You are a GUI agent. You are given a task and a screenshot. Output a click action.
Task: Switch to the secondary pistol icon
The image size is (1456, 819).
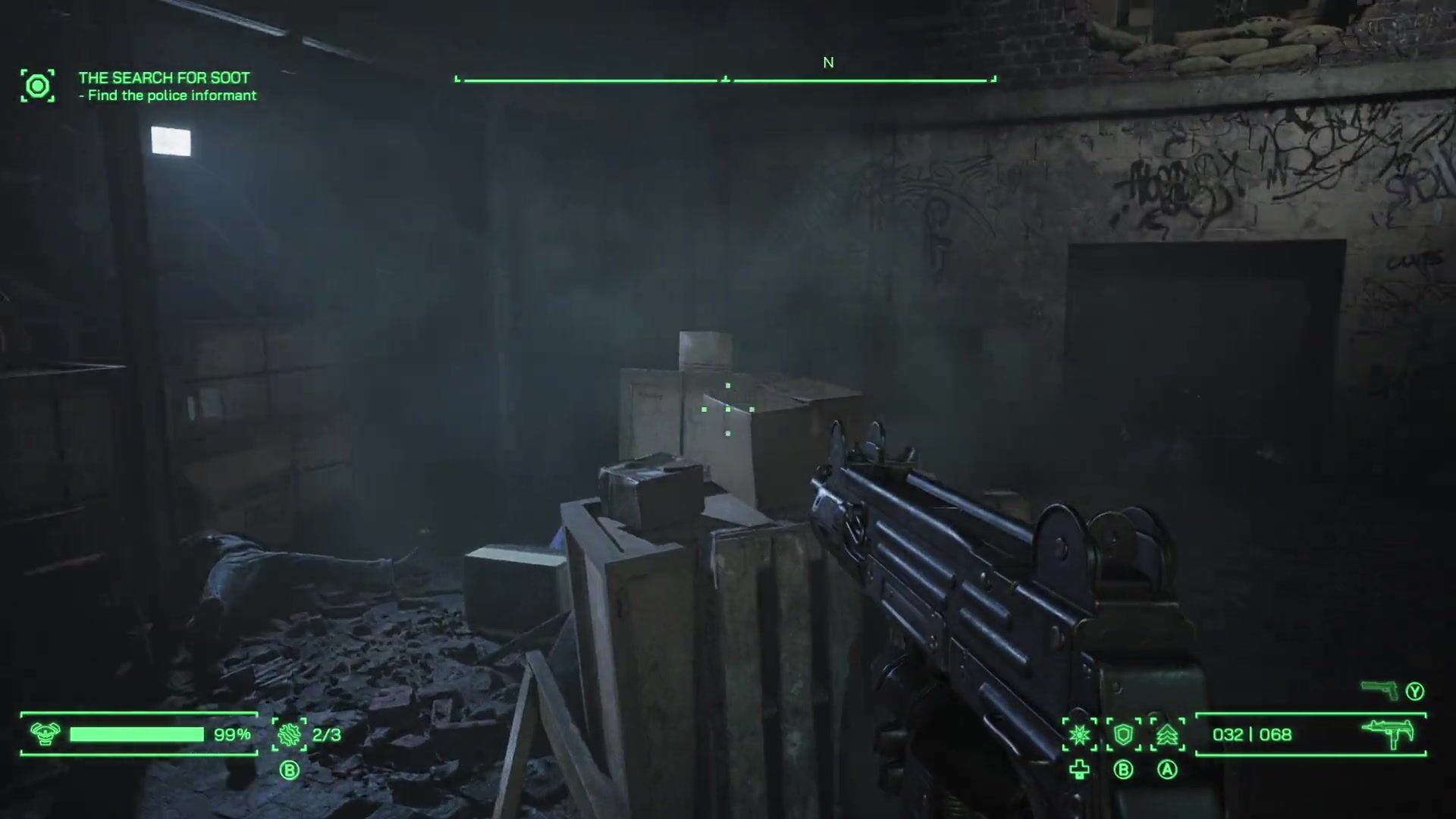(x=1379, y=690)
